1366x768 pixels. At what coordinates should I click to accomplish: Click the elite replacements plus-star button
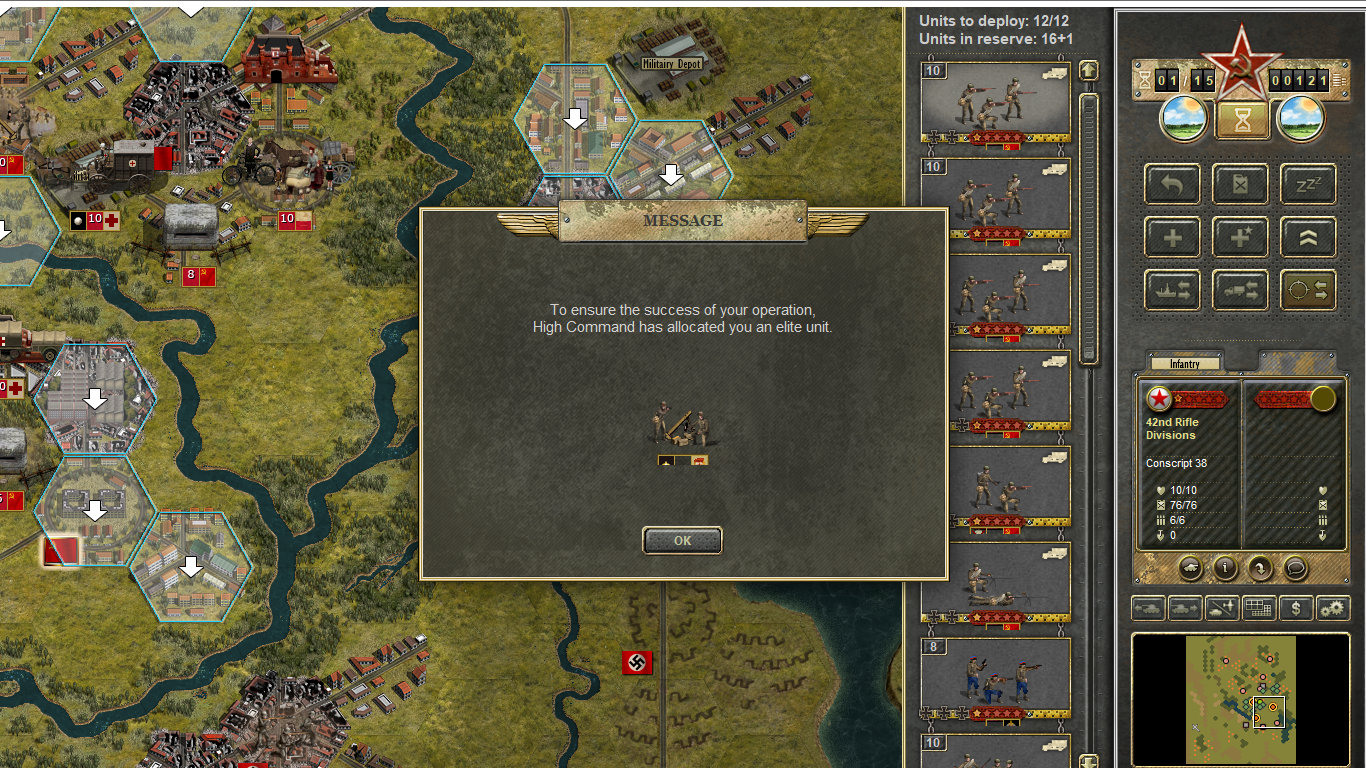(1240, 238)
